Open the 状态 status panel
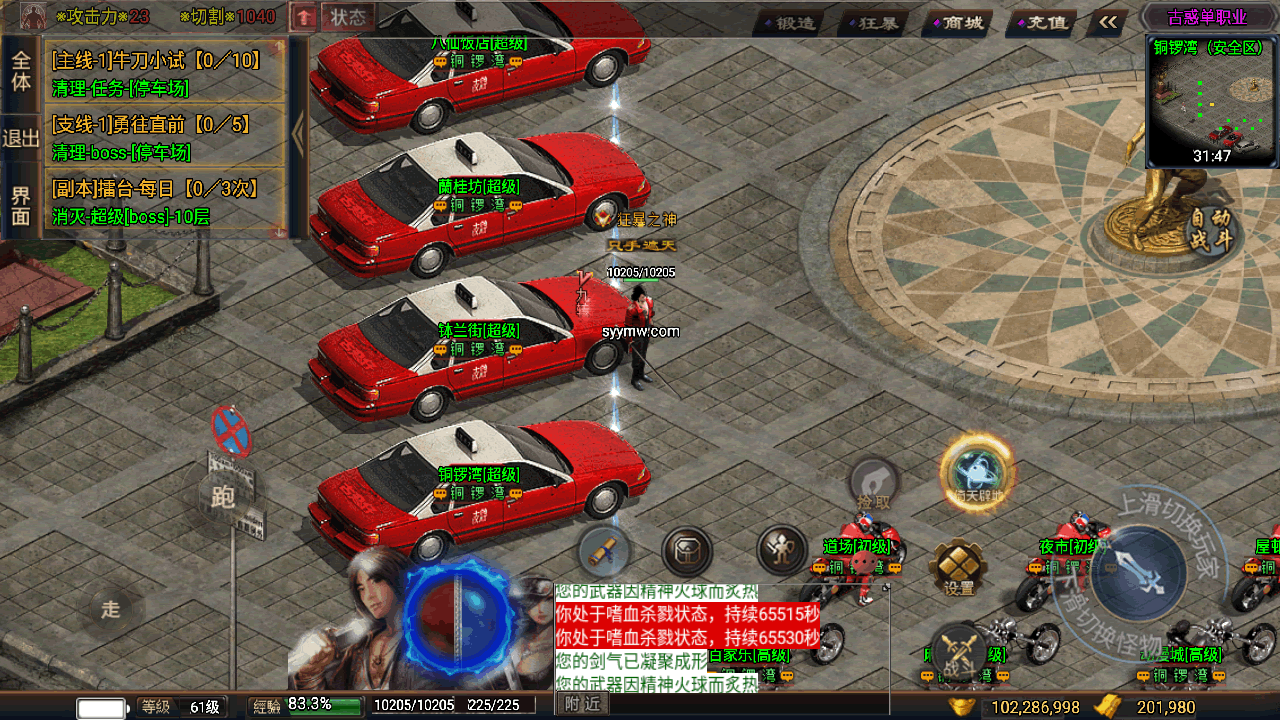Viewport: 1280px width, 720px height. pos(348,17)
